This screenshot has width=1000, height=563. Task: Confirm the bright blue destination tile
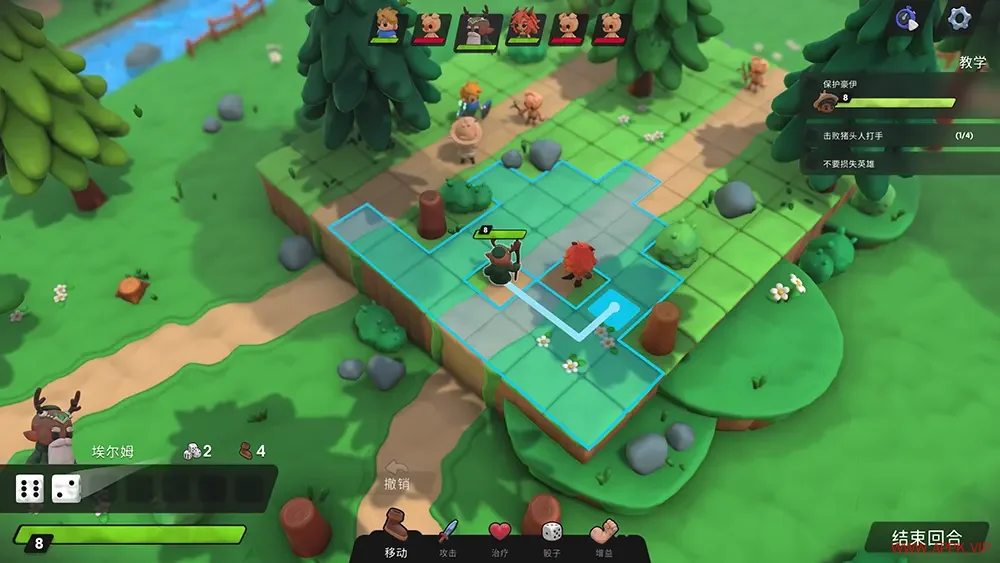[607, 306]
